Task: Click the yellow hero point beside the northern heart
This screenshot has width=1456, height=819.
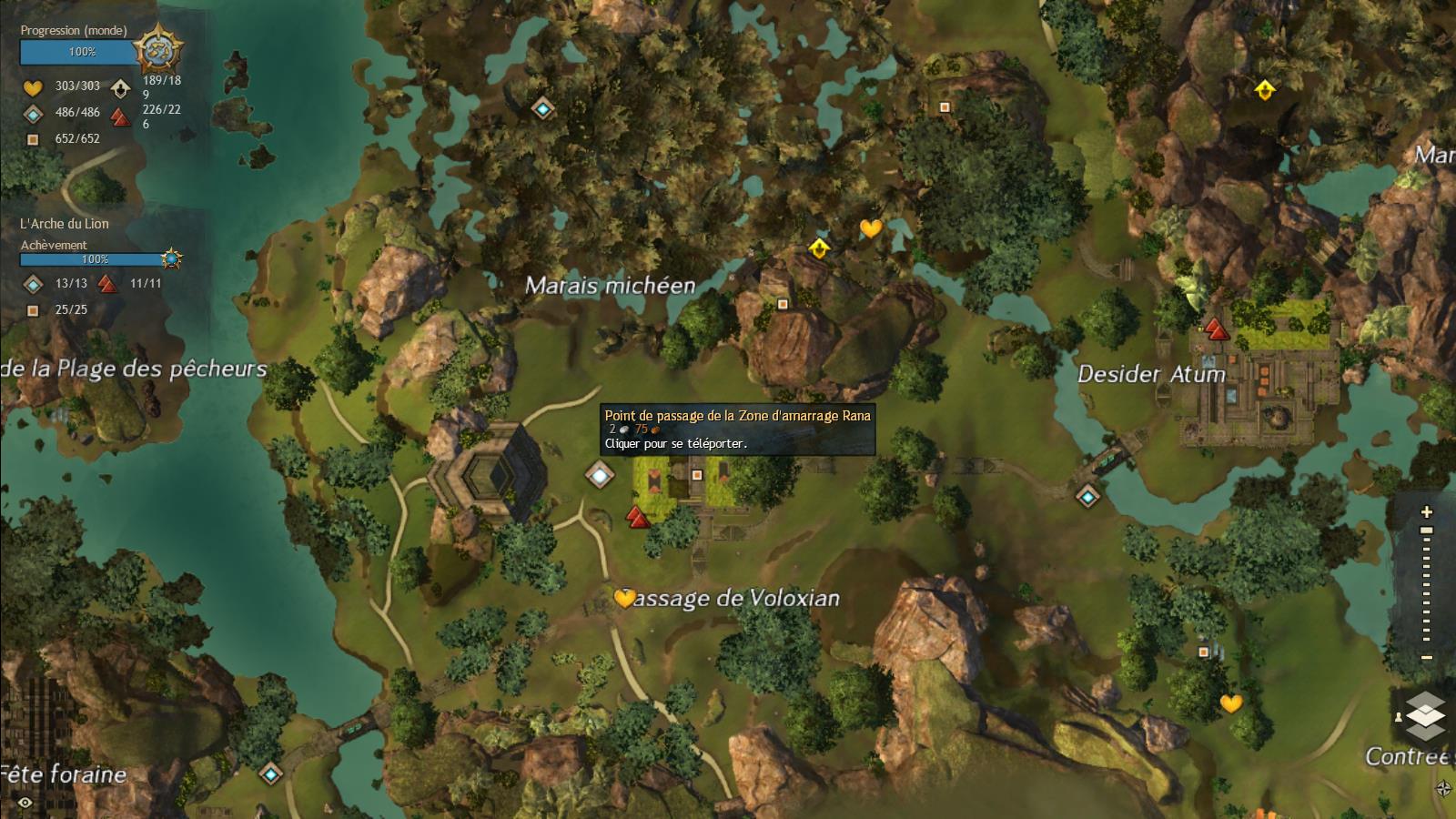Action: (819, 248)
